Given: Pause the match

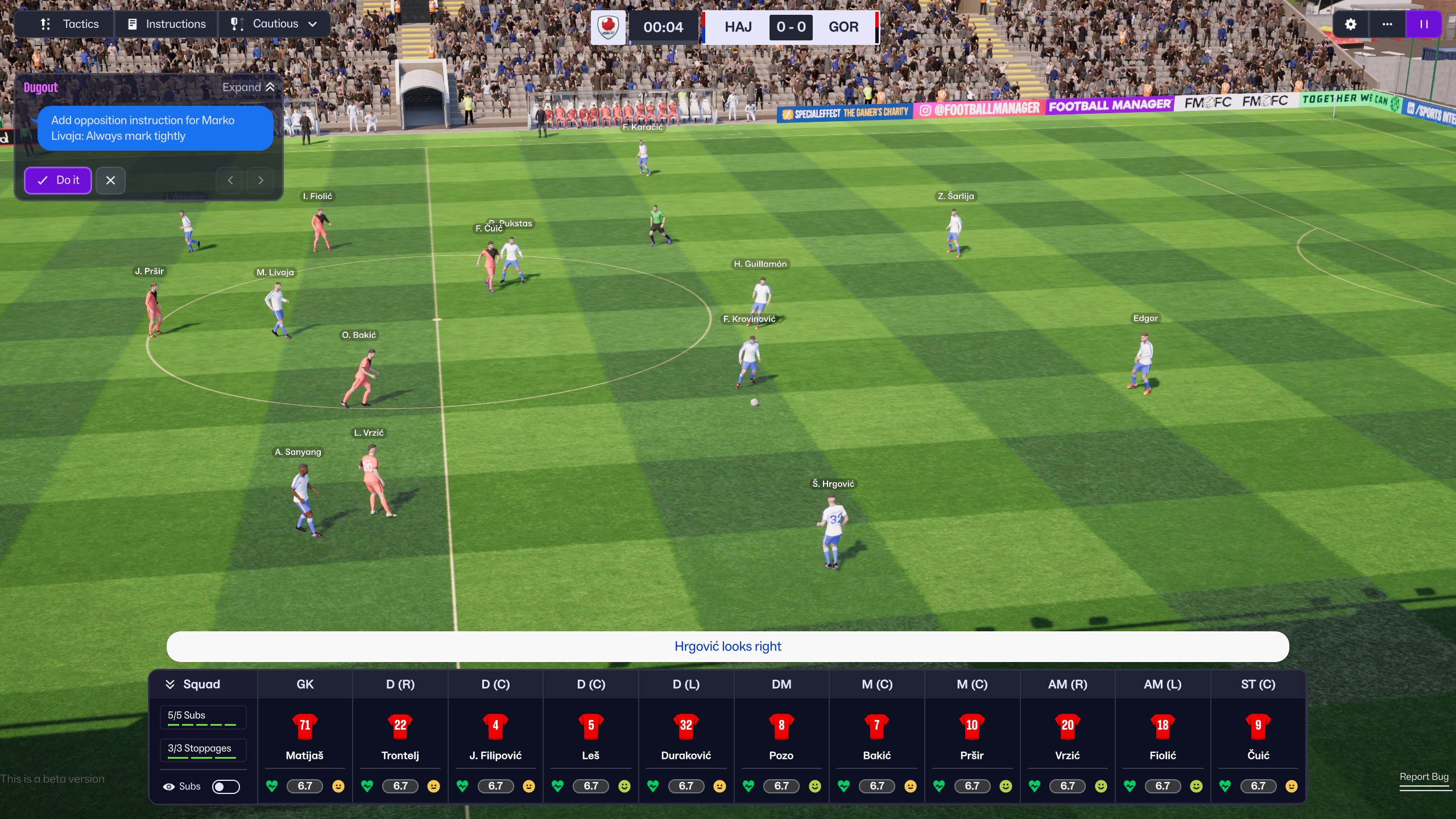Looking at the screenshot, I should (1424, 24).
